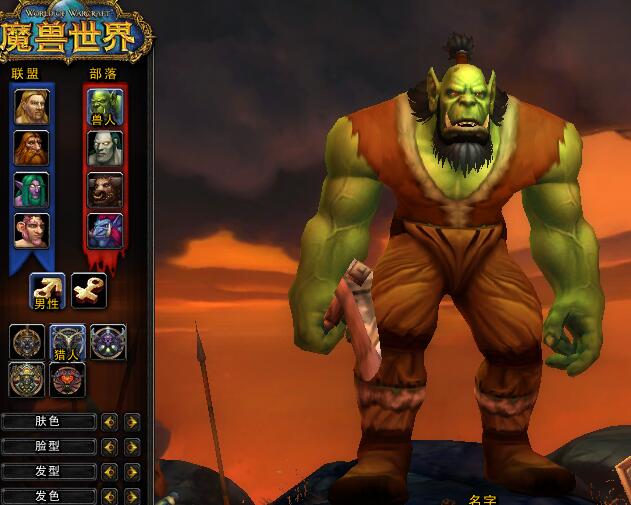Choose the Troll race portrait
The image size is (631, 505).
click(x=104, y=231)
